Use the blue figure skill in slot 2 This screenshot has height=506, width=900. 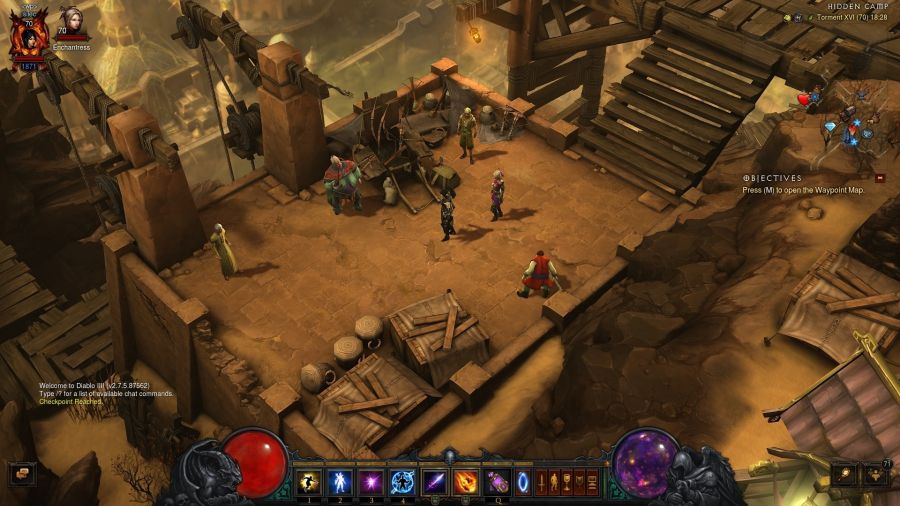coord(340,482)
